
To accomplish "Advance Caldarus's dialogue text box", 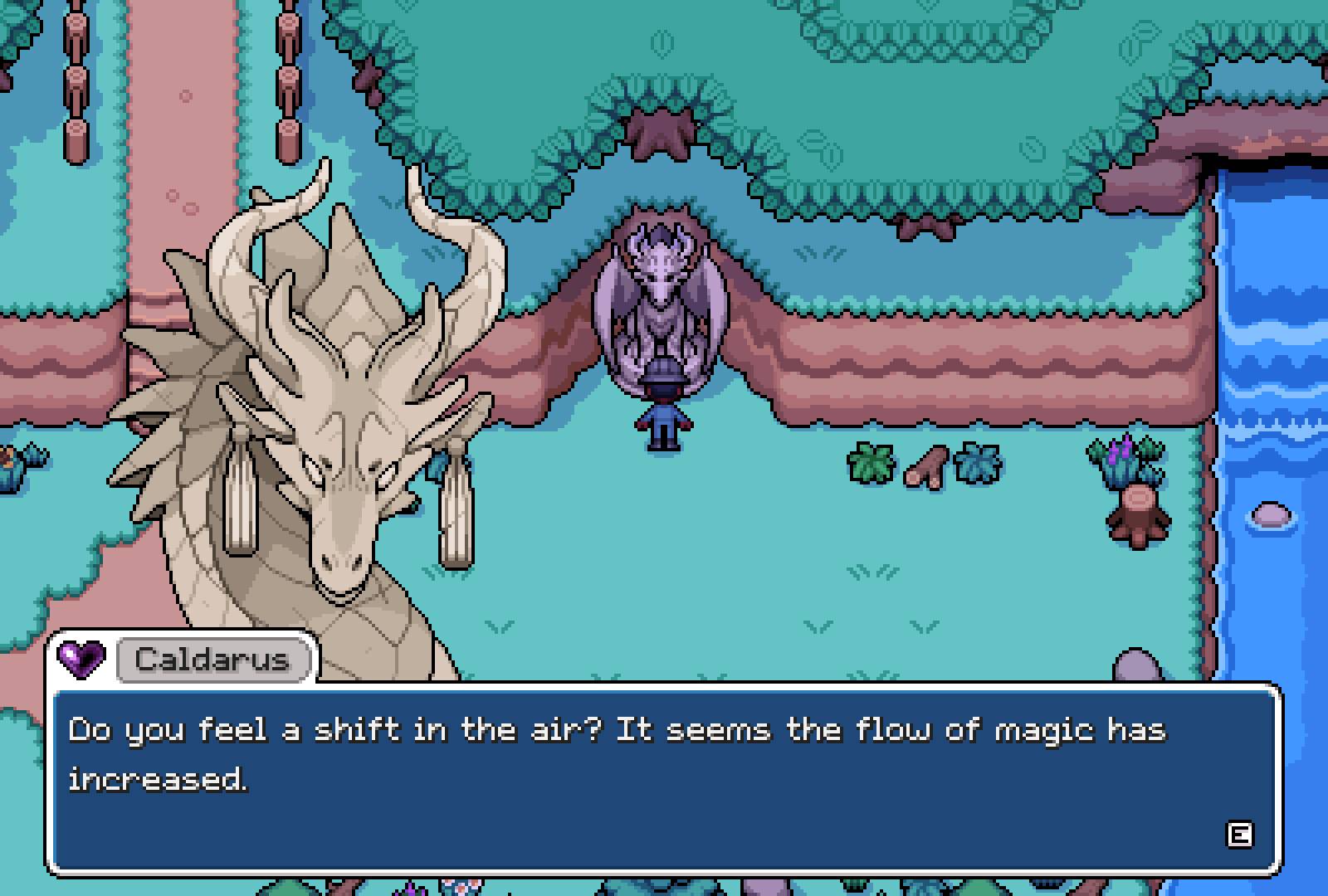I will [x=1238, y=834].
